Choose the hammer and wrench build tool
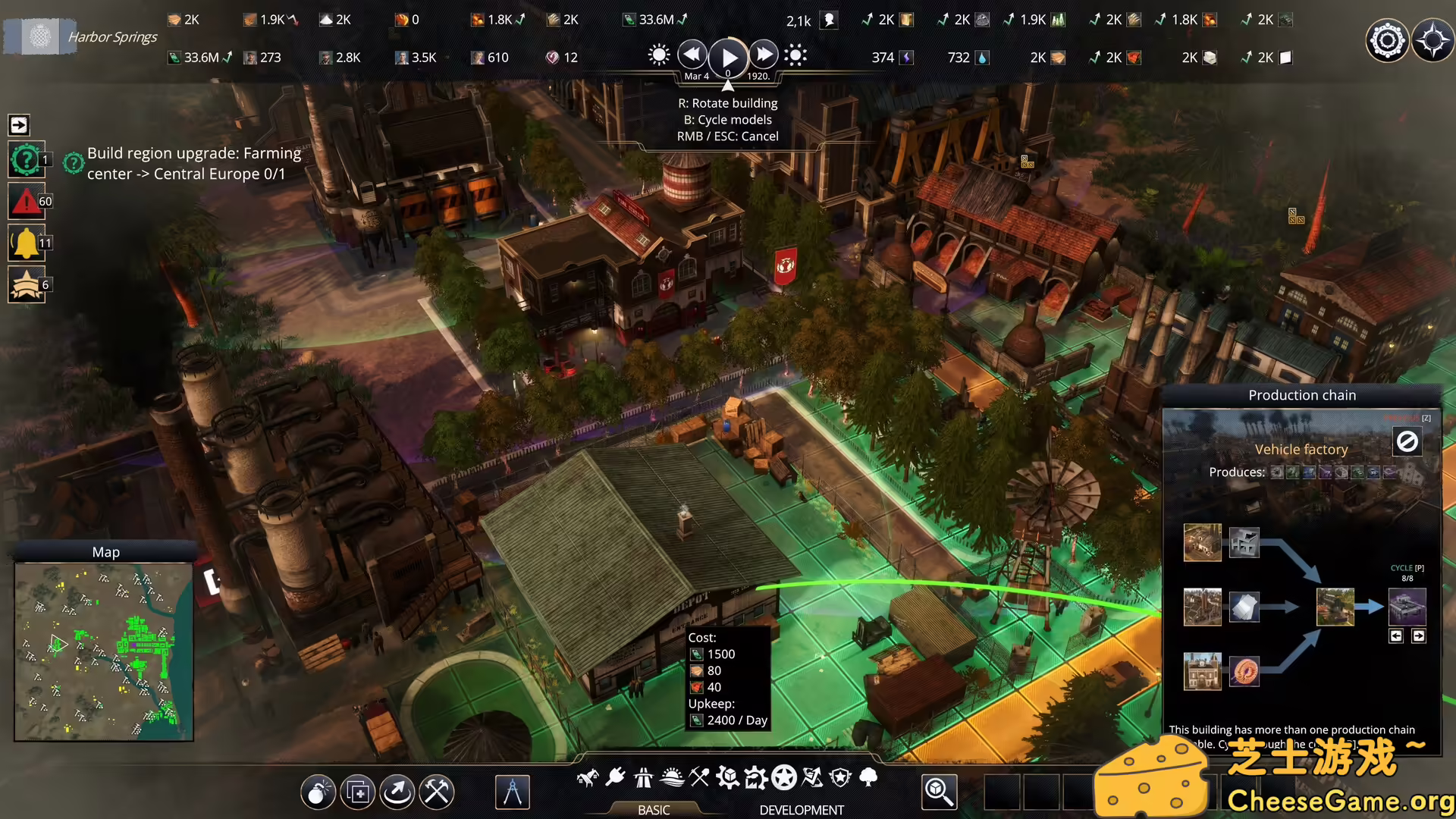This screenshot has width=1456, height=819. [437, 792]
